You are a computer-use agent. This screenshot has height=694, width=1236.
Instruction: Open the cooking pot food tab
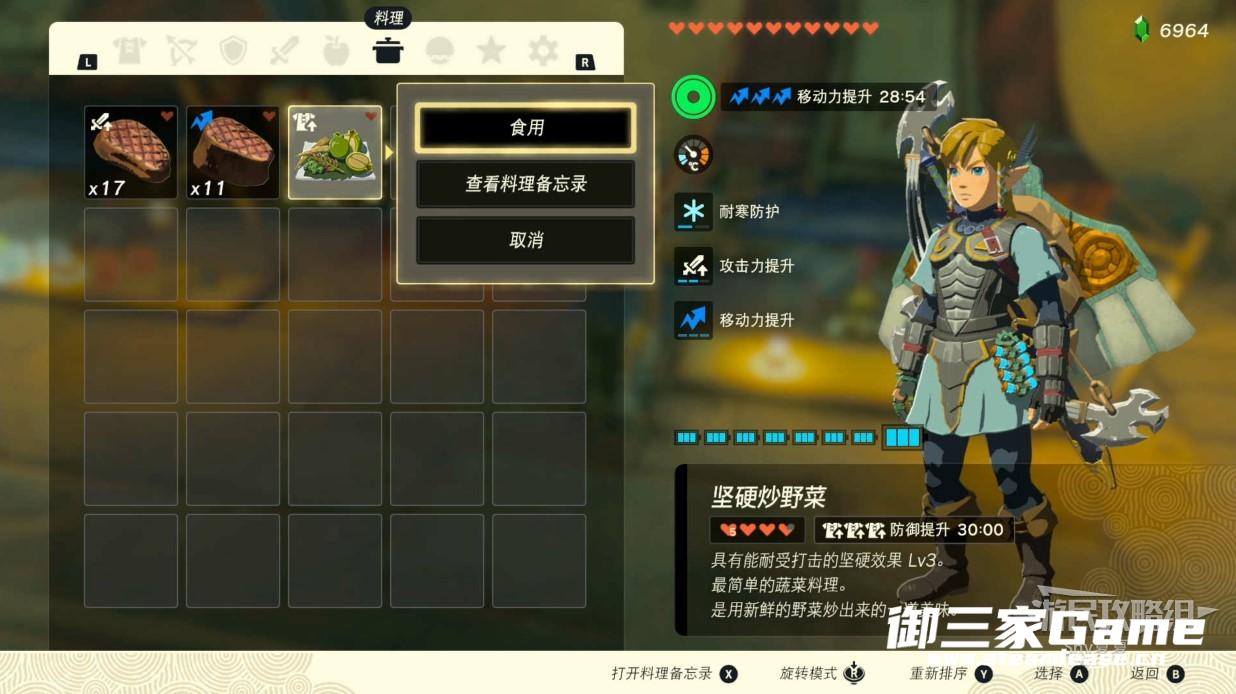(388, 50)
